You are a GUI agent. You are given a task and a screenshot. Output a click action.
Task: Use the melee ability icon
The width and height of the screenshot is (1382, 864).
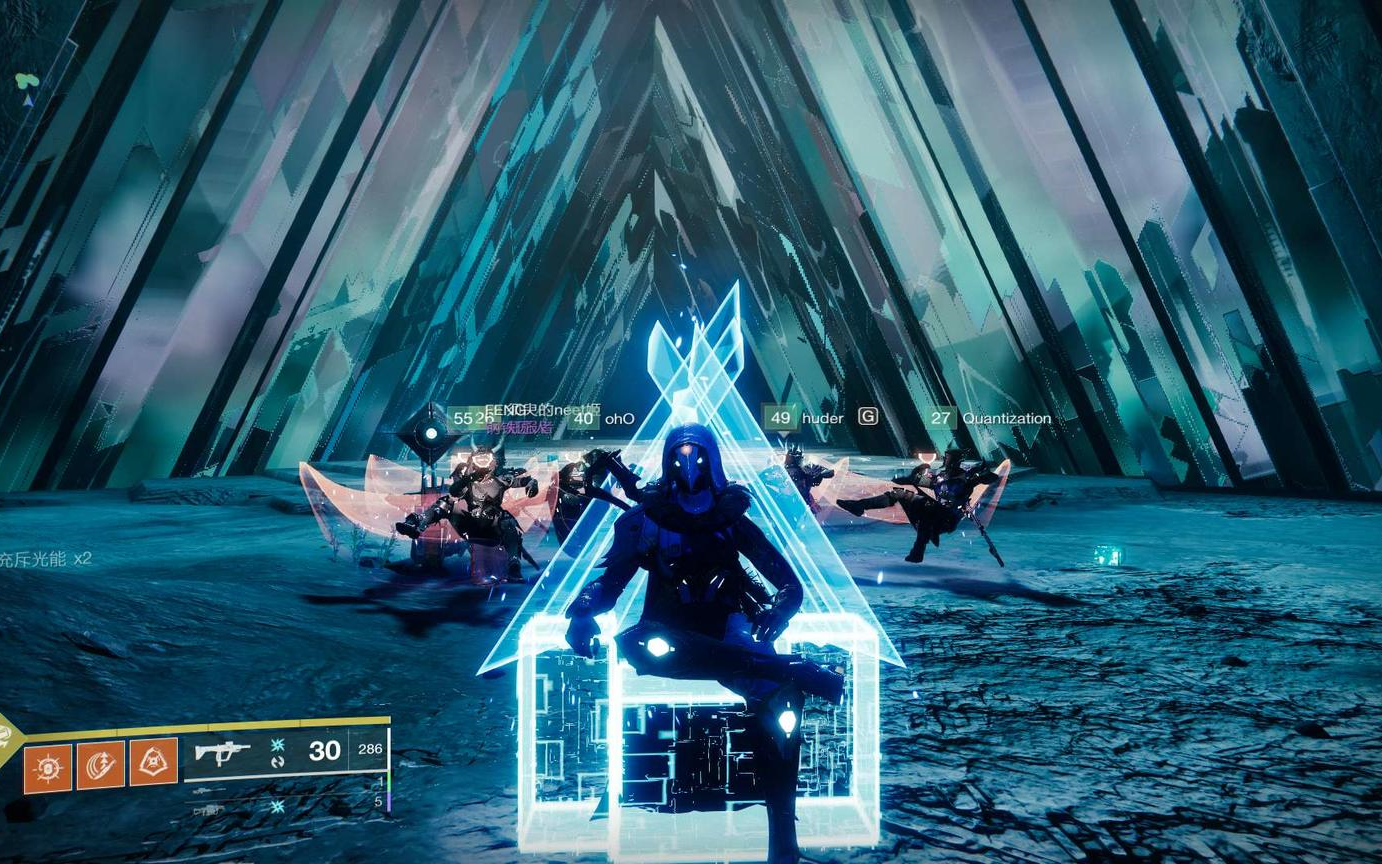tap(101, 765)
